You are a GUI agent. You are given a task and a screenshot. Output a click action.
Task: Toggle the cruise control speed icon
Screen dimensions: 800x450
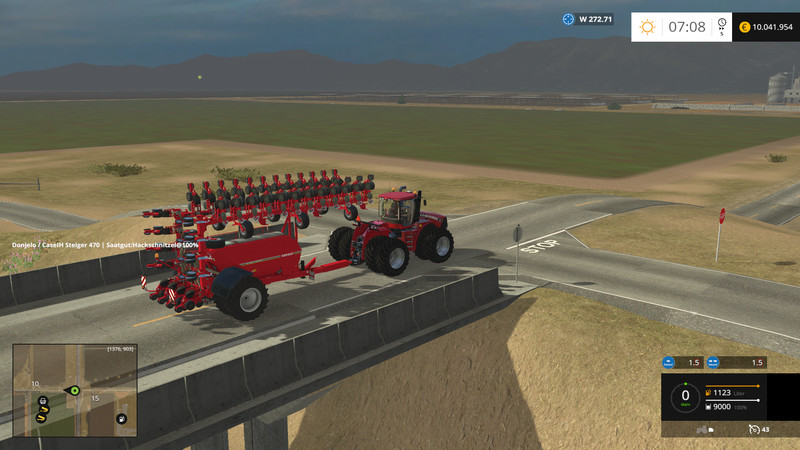pyautogui.click(x=753, y=429)
